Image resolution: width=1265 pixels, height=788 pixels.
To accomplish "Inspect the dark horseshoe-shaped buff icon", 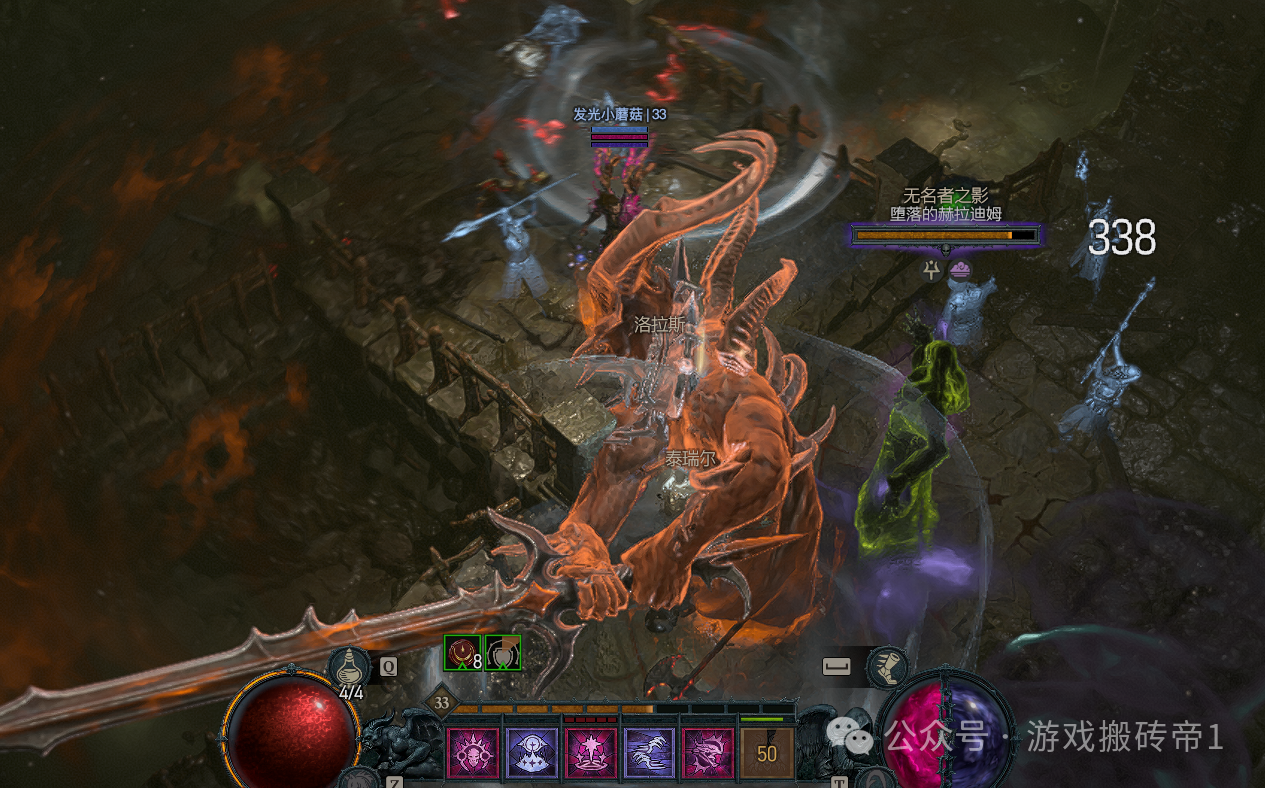I will (503, 653).
